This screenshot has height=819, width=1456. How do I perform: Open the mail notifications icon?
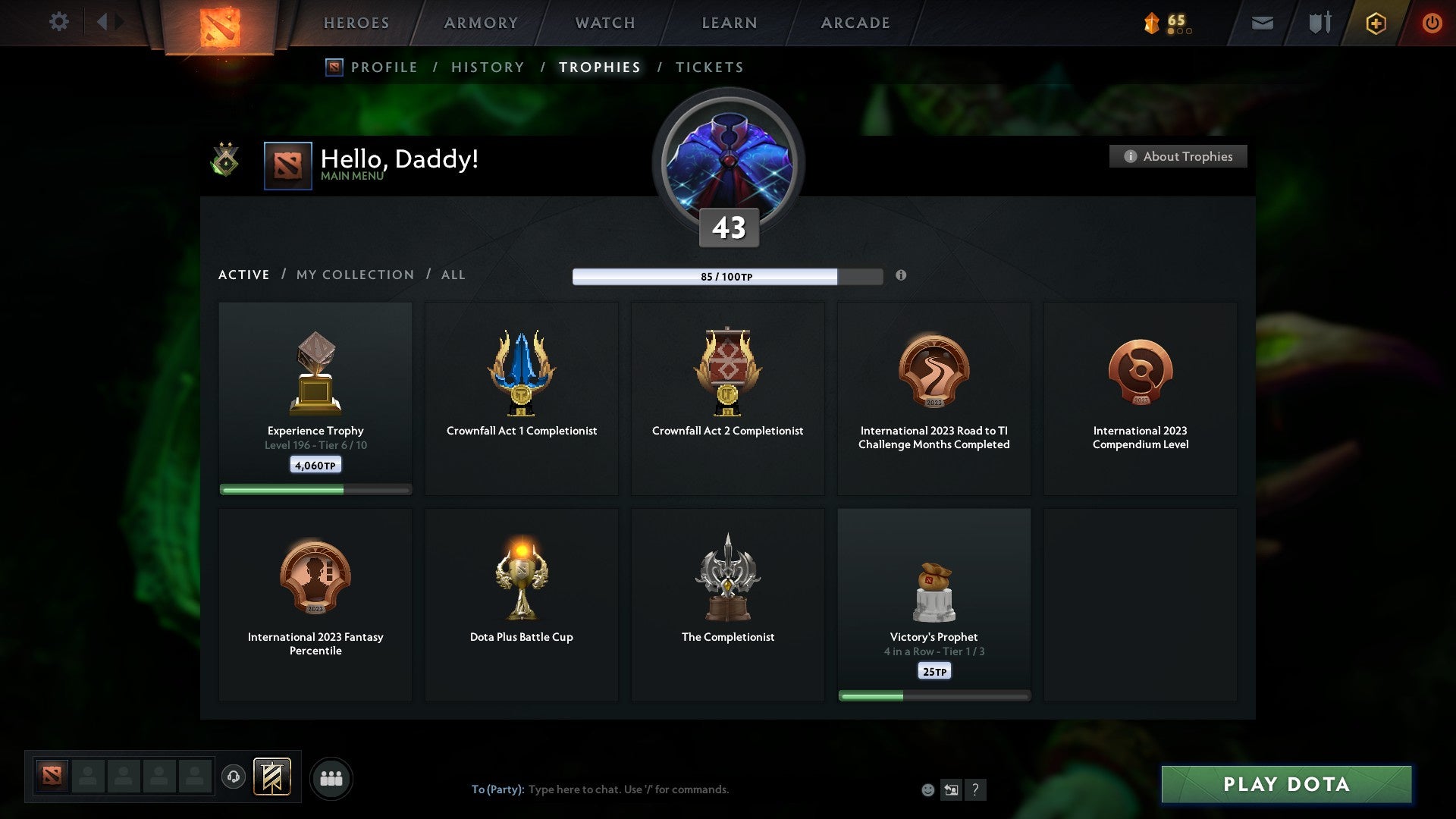tap(1261, 23)
